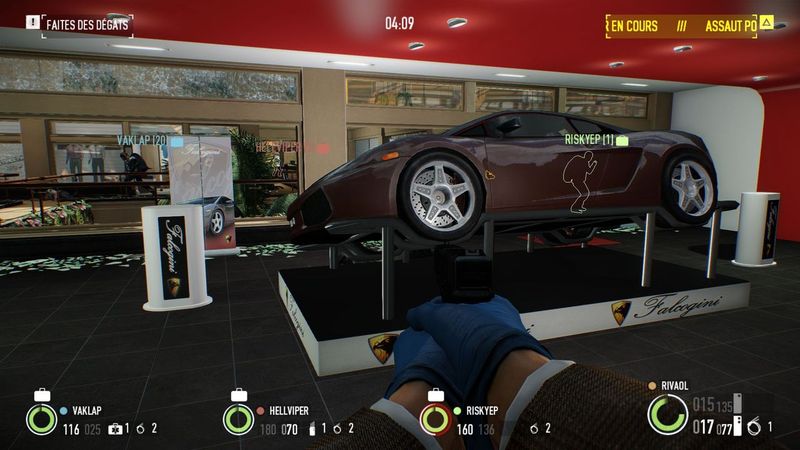Select Riskyep's teammate panel name
This screenshot has height=450, width=800.
(x=484, y=410)
